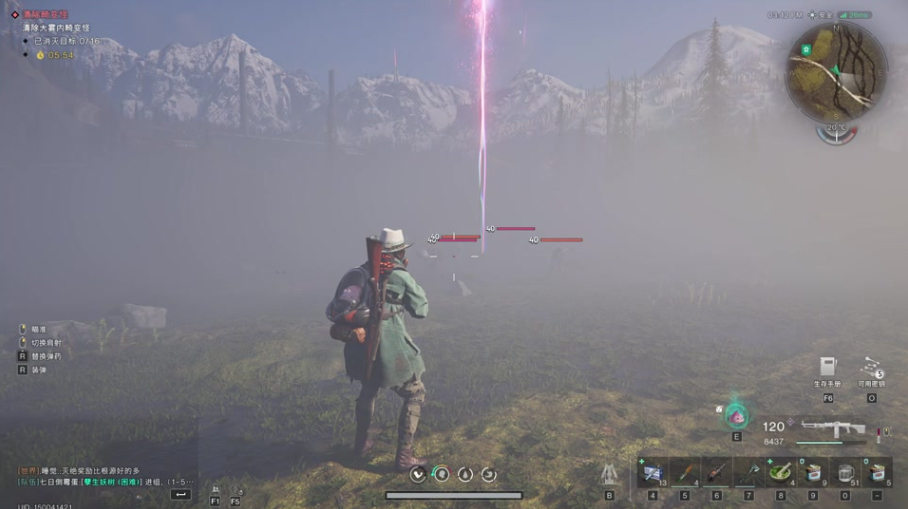This screenshot has height=509, width=908.
Task: Select the canned food slot with 5
Action: pos(877,472)
